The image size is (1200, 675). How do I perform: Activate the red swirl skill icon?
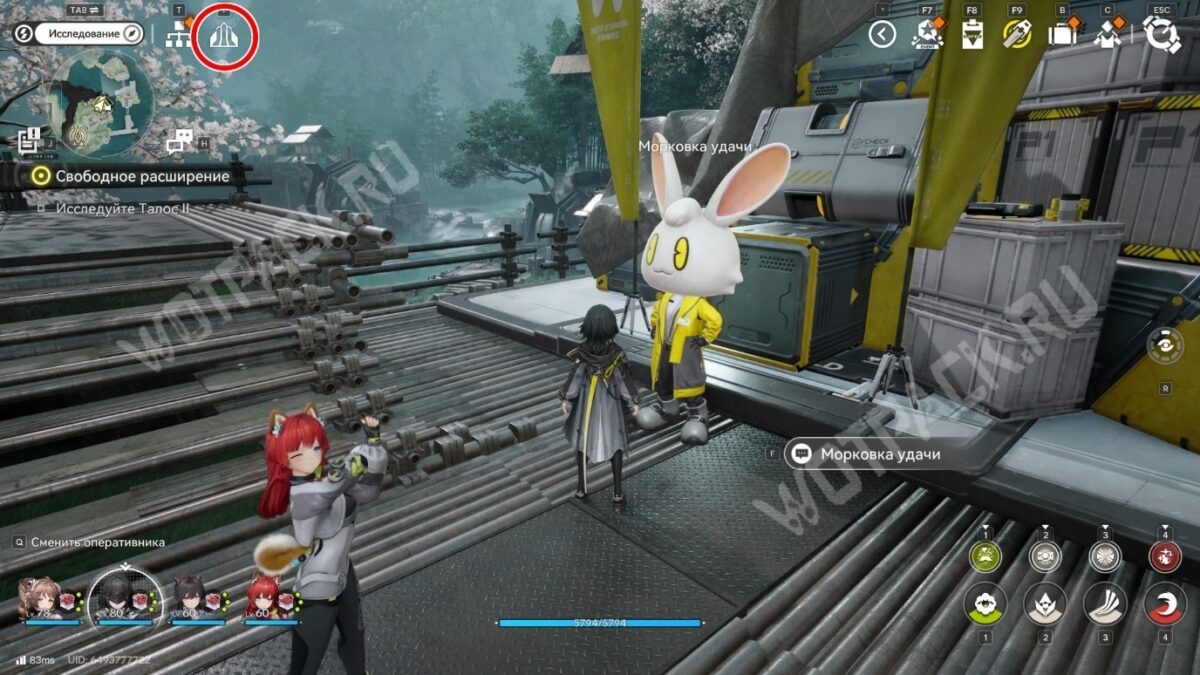tap(1164, 603)
